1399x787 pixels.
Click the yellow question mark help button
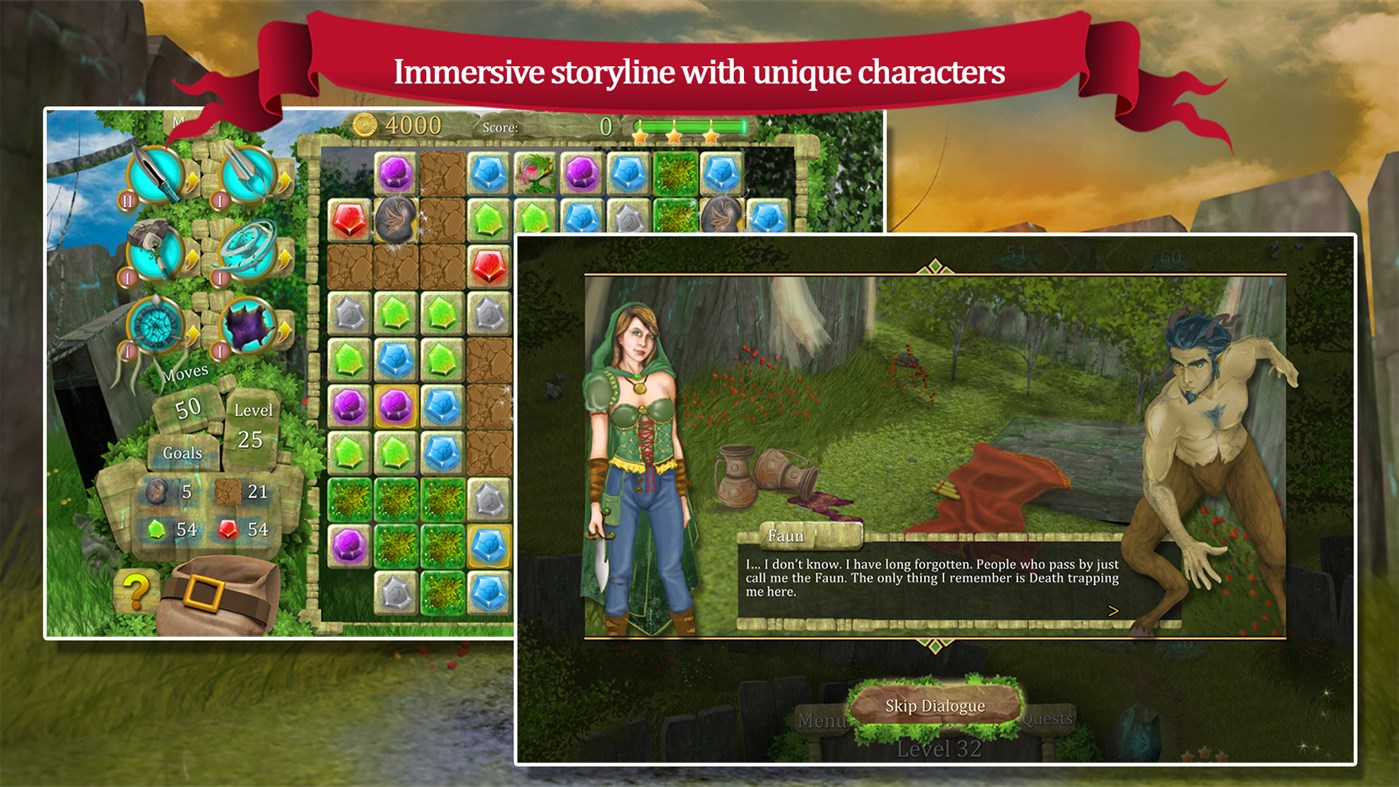(136, 591)
